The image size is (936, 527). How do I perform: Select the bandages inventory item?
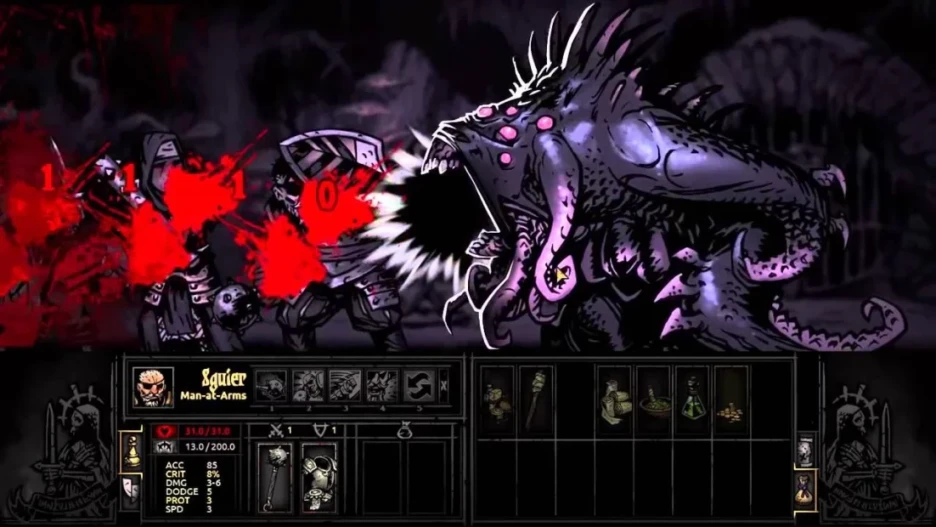[613, 398]
